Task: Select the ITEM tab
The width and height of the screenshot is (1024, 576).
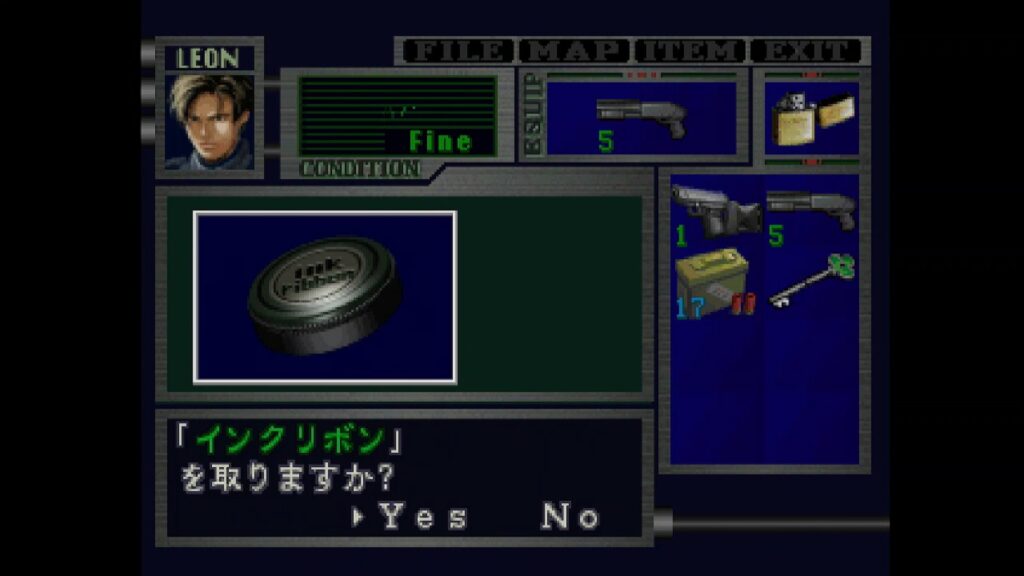Action: (x=691, y=51)
